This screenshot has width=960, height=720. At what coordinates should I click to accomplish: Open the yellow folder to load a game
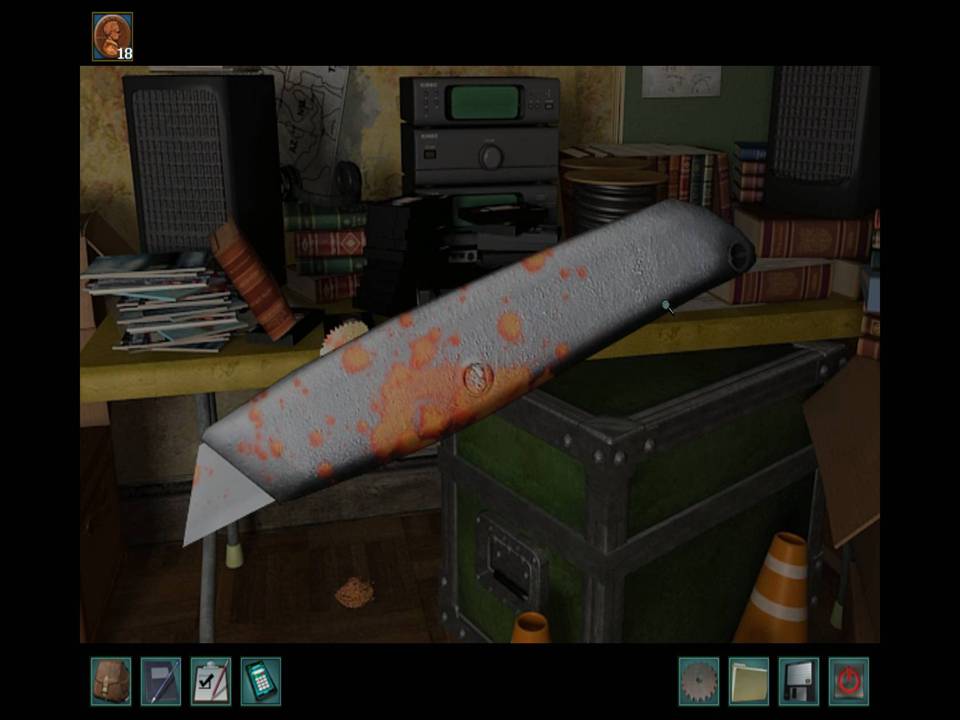tap(748, 681)
